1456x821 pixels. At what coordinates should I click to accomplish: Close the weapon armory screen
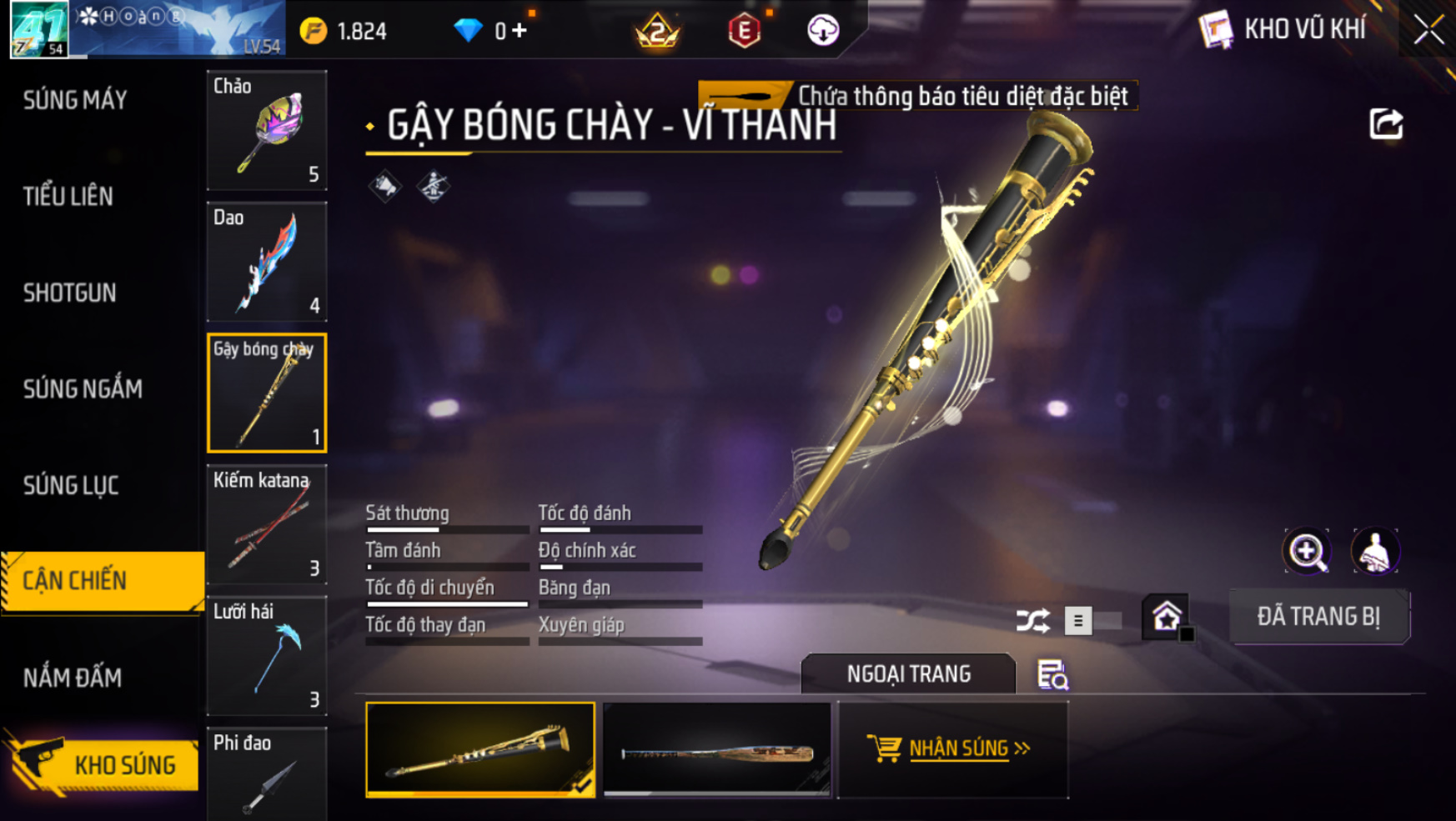click(1428, 30)
